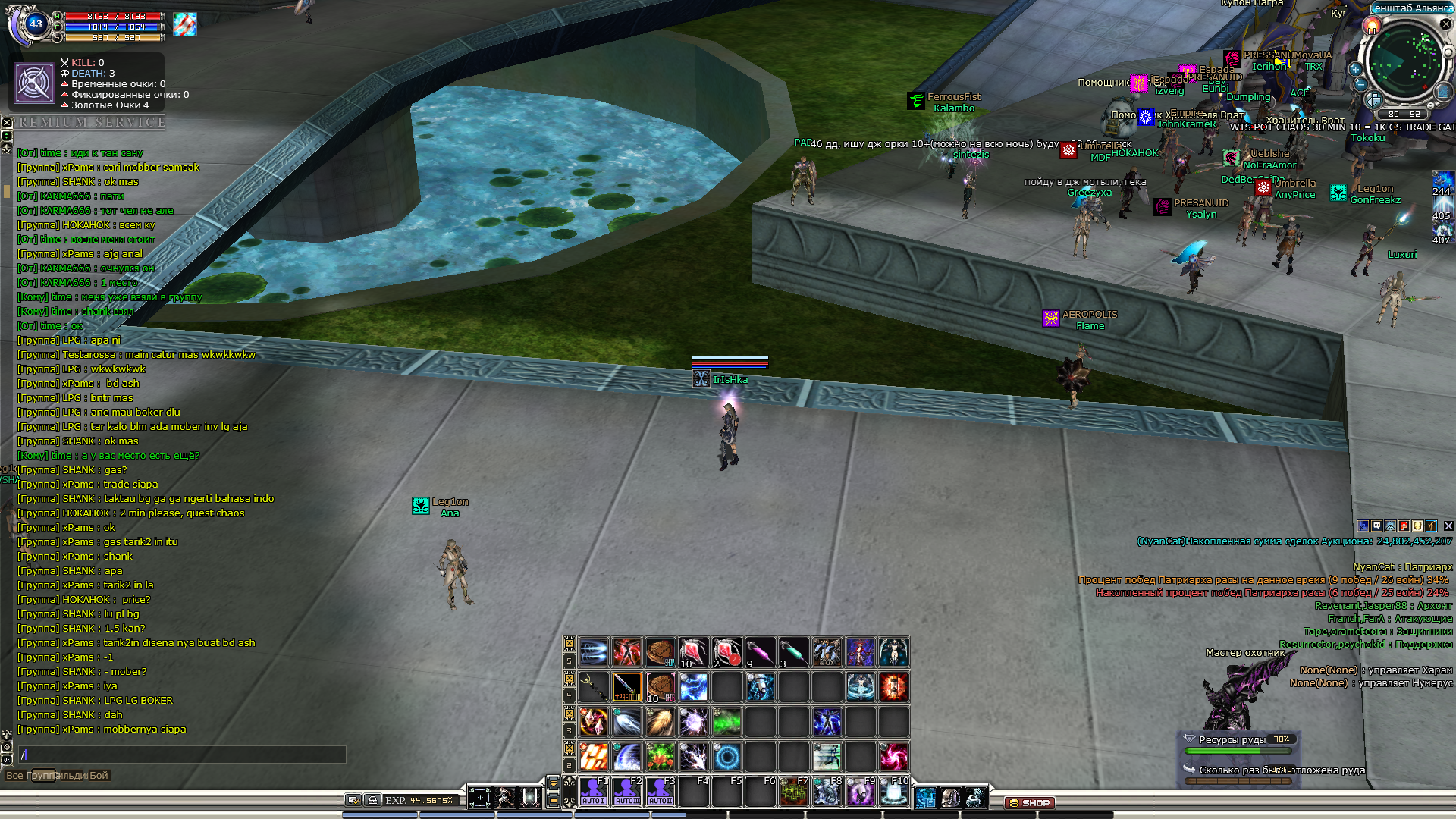Use the pink syringe item with 9 count

tap(760, 652)
